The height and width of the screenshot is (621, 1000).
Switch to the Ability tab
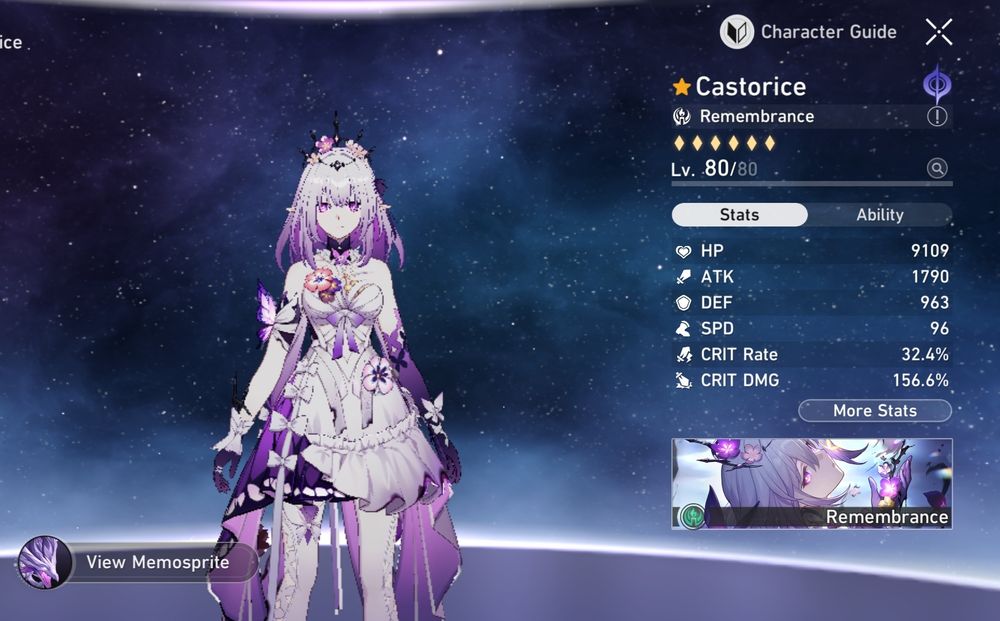(x=879, y=215)
